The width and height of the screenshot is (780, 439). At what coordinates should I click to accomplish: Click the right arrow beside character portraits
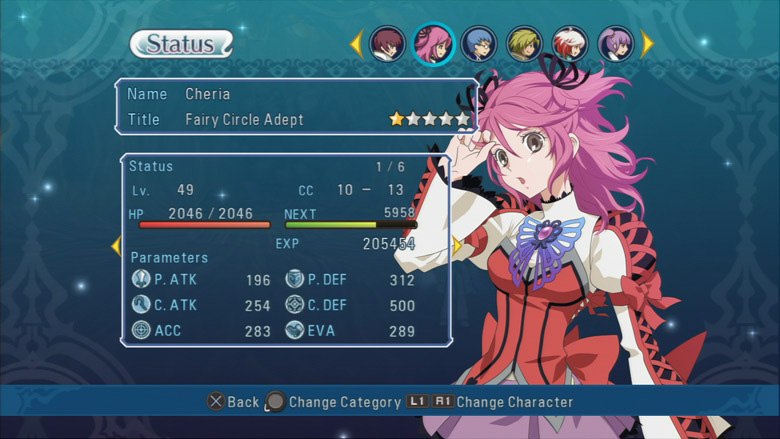[648, 43]
